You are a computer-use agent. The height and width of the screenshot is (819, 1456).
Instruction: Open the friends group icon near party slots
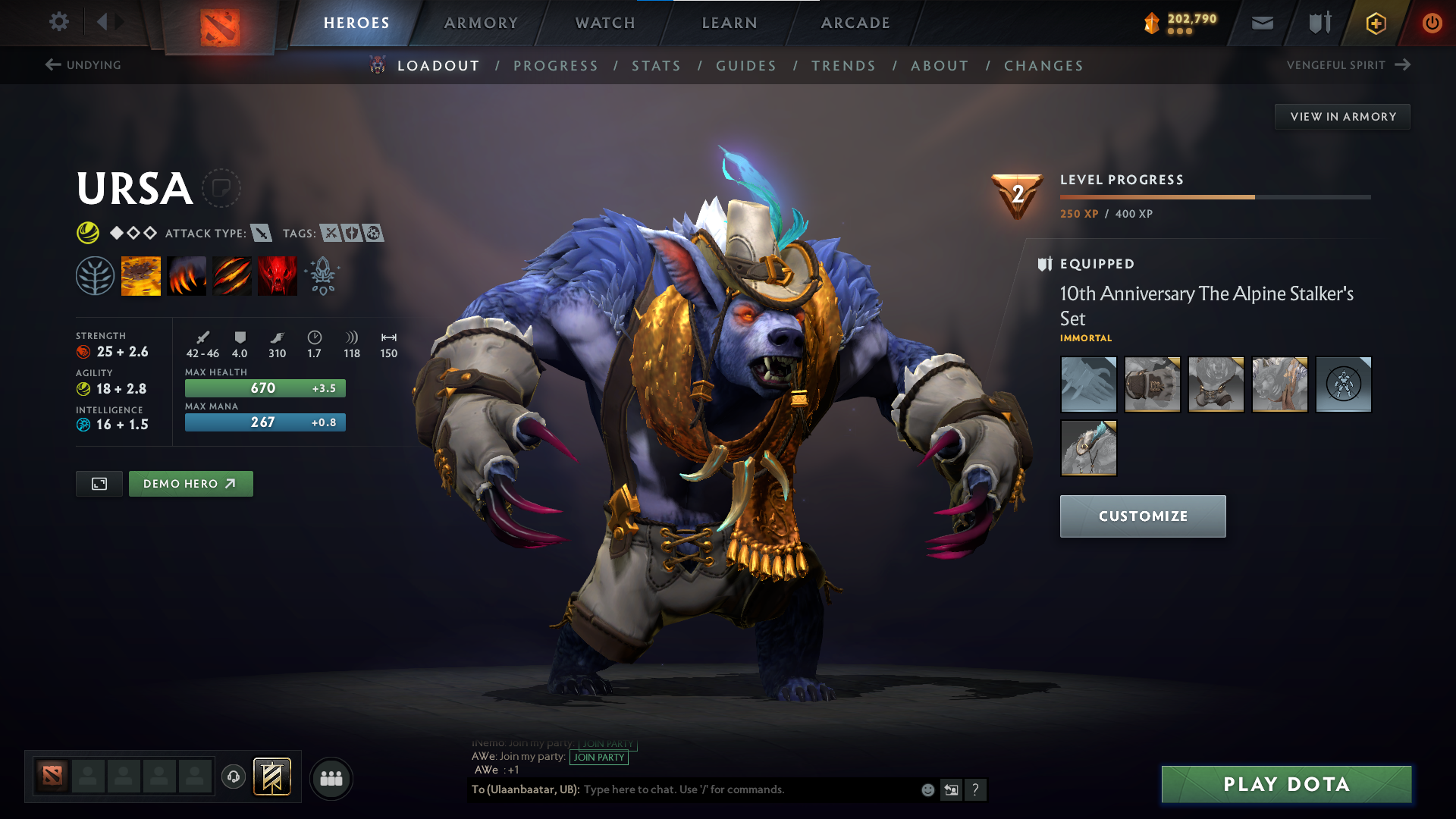pos(331,778)
